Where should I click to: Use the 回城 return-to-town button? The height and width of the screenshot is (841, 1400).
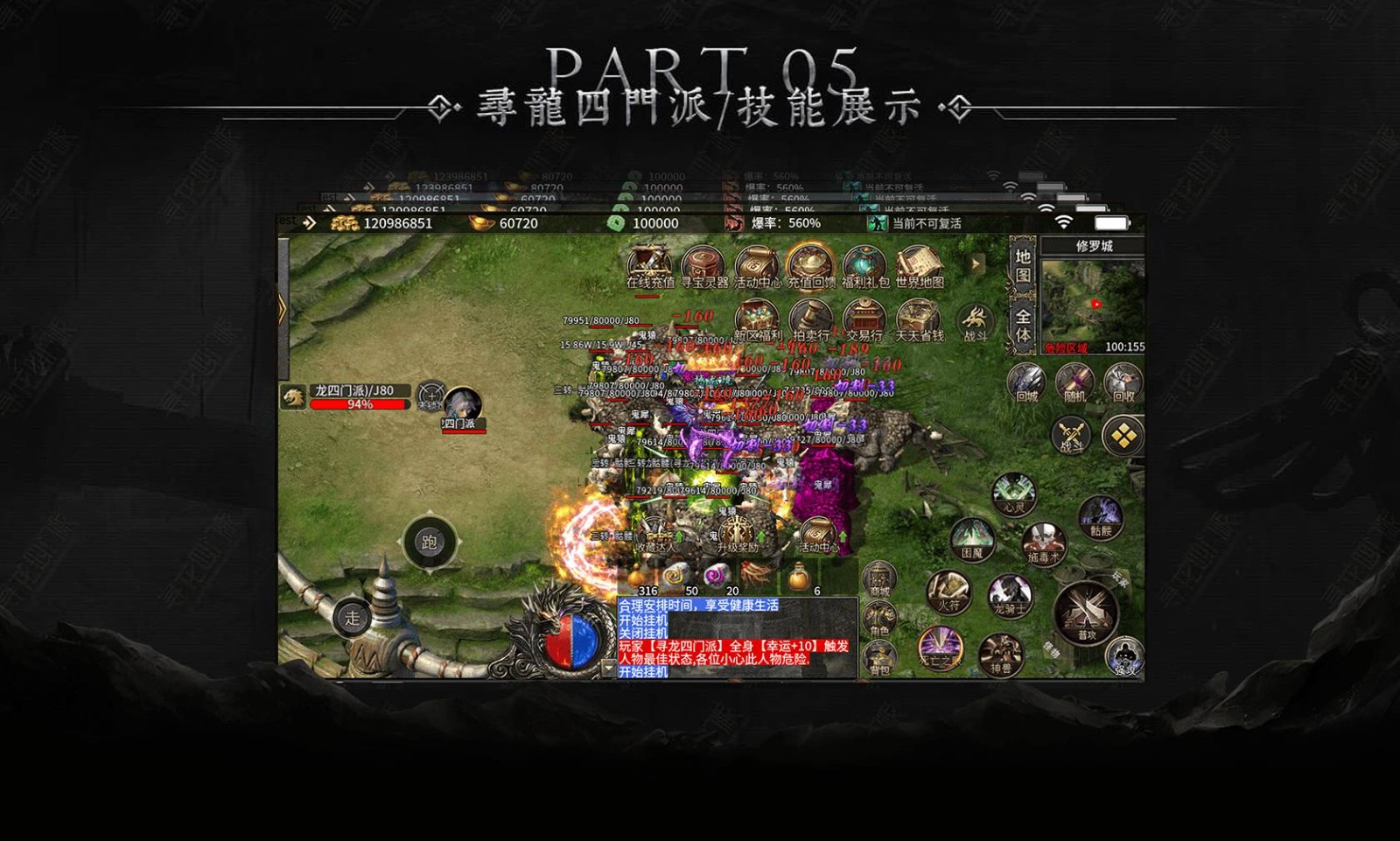click(1026, 383)
